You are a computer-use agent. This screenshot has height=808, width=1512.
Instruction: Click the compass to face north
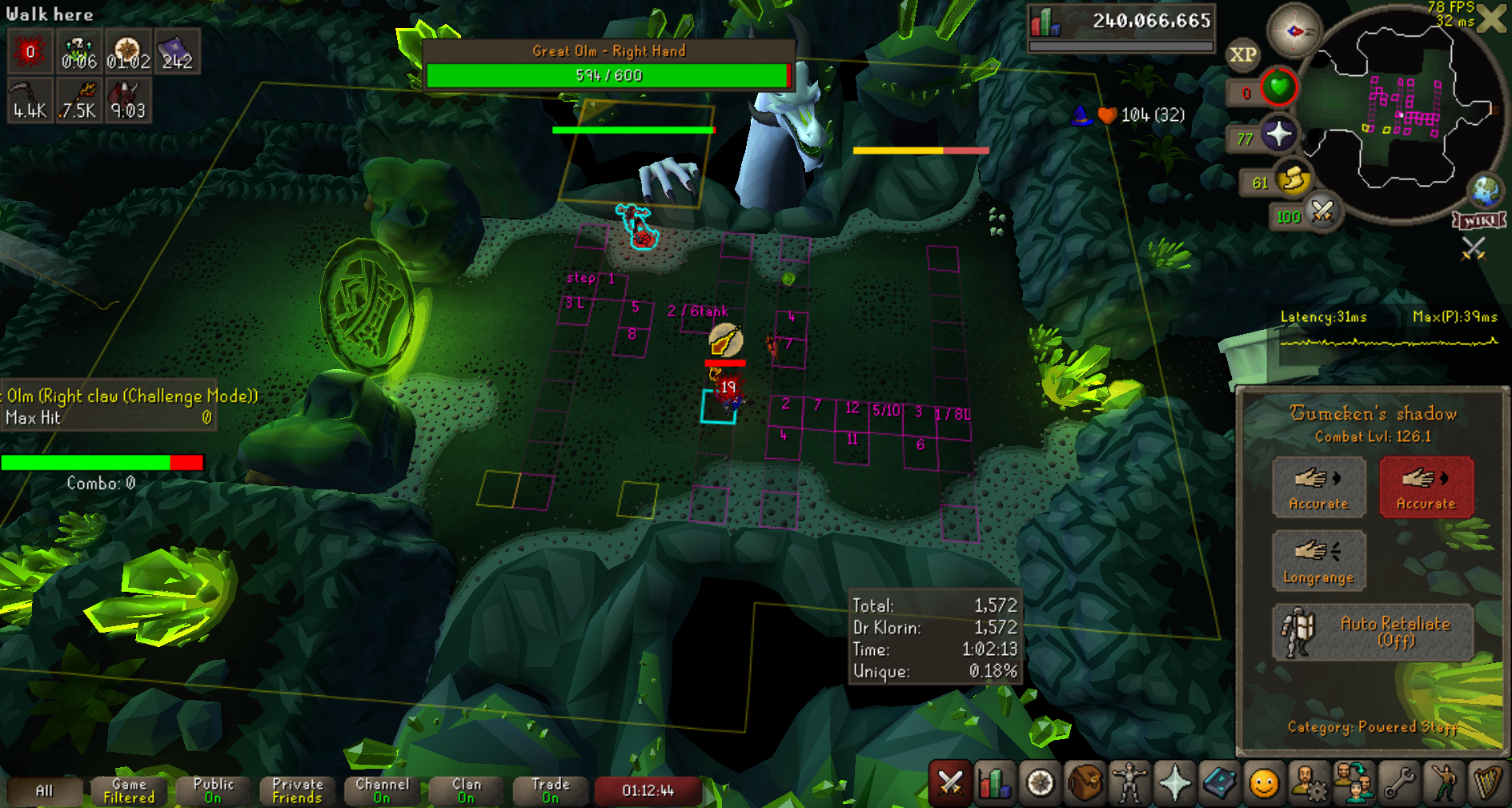tap(1293, 31)
